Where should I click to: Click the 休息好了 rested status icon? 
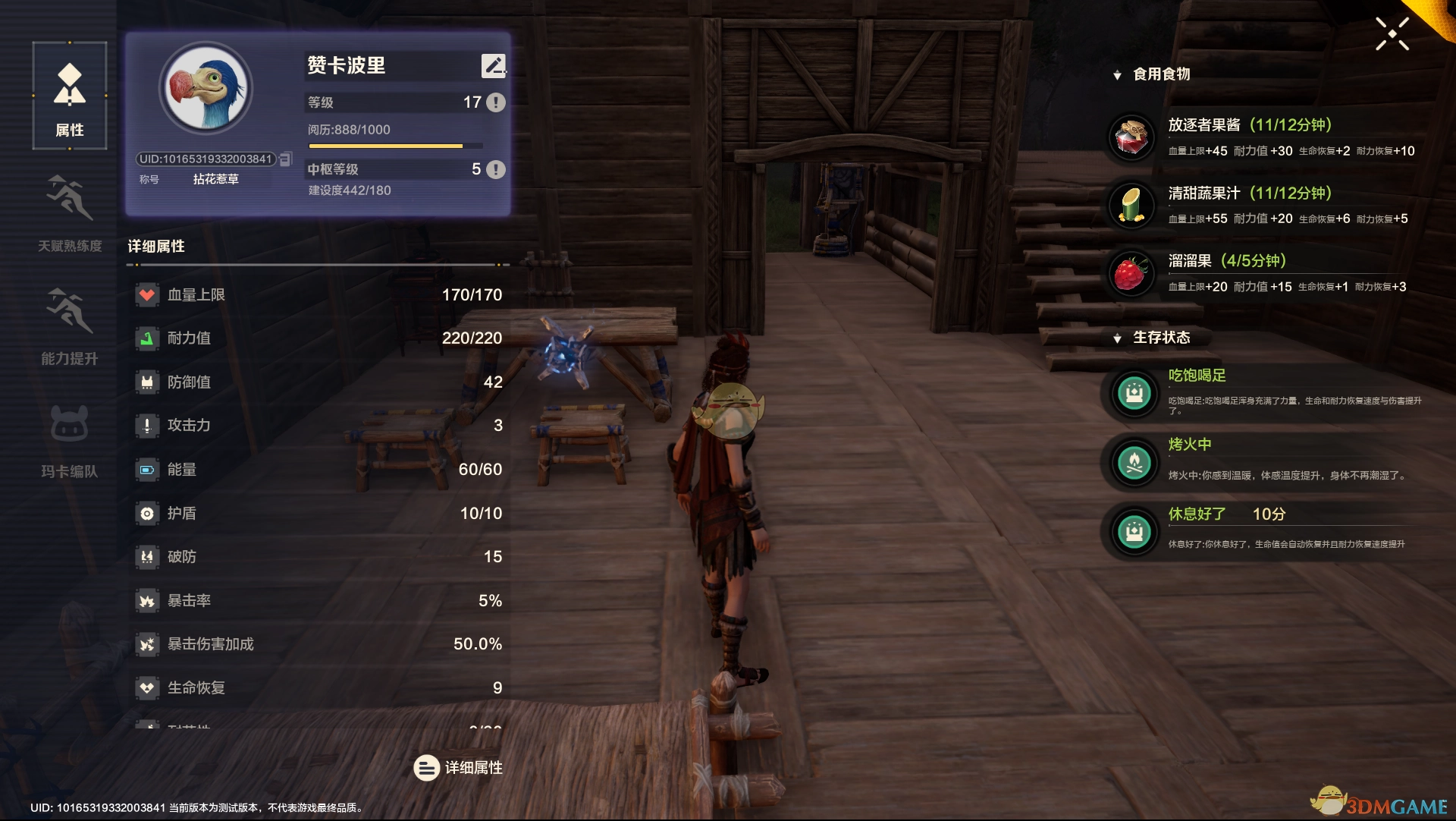point(1134,532)
